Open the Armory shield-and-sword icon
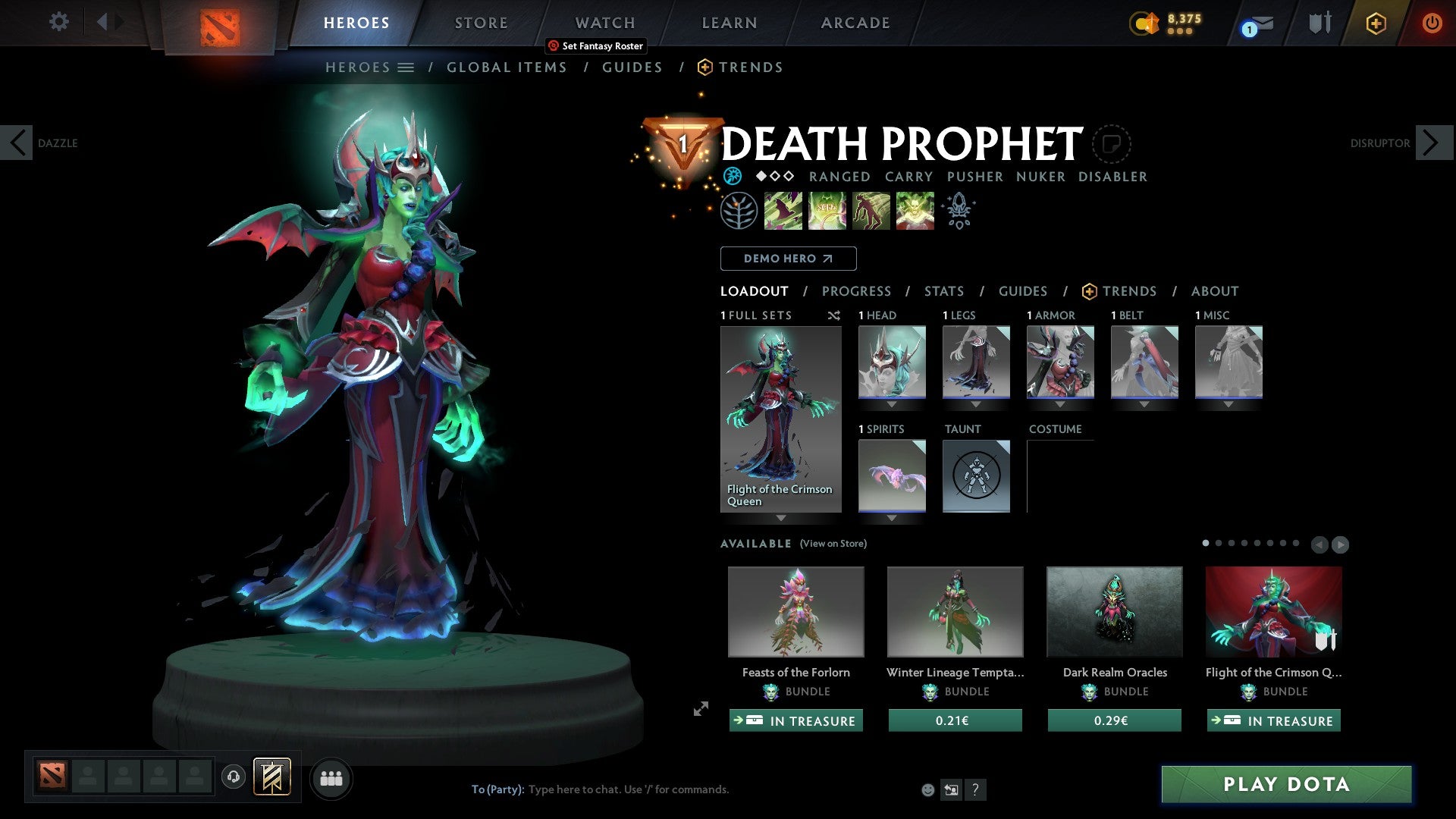 pos(1319,23)
